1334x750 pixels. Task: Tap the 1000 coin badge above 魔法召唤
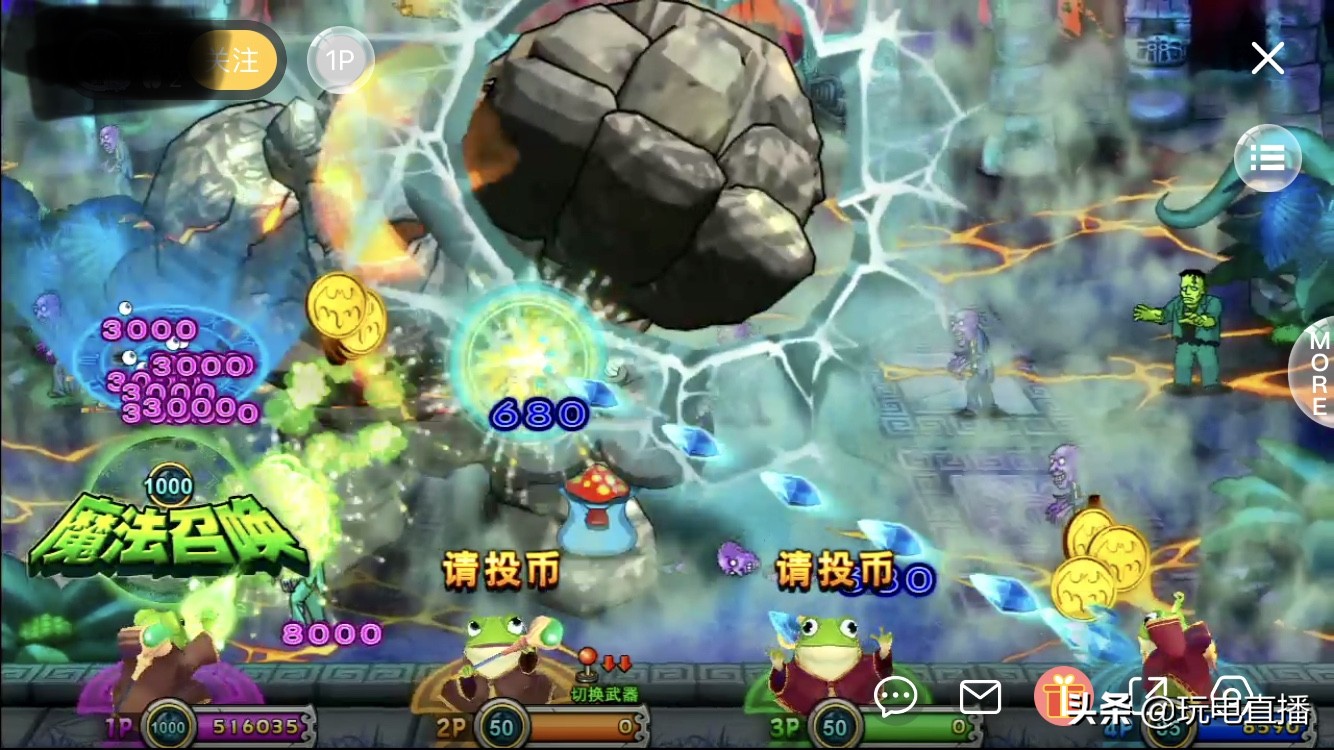(x=172, y=484)
